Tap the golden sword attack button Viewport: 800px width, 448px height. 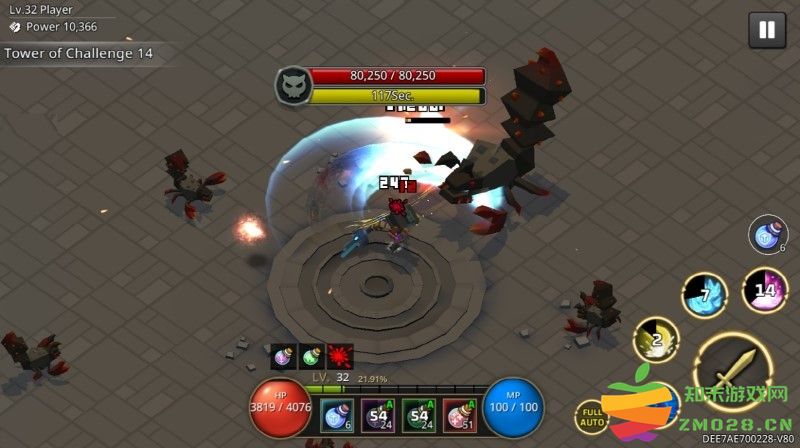coord(731,369)
